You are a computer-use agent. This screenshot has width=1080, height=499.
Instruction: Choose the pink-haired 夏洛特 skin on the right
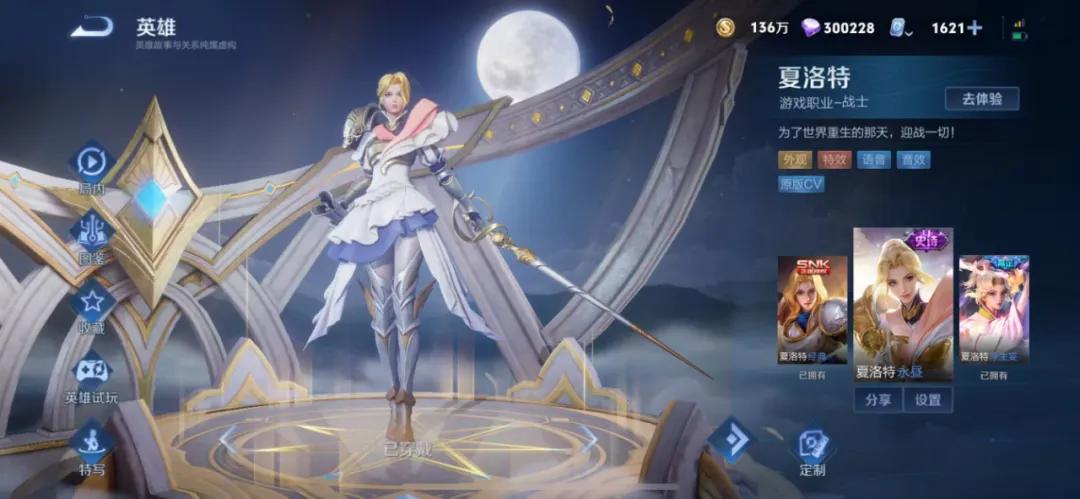point(993,309)
